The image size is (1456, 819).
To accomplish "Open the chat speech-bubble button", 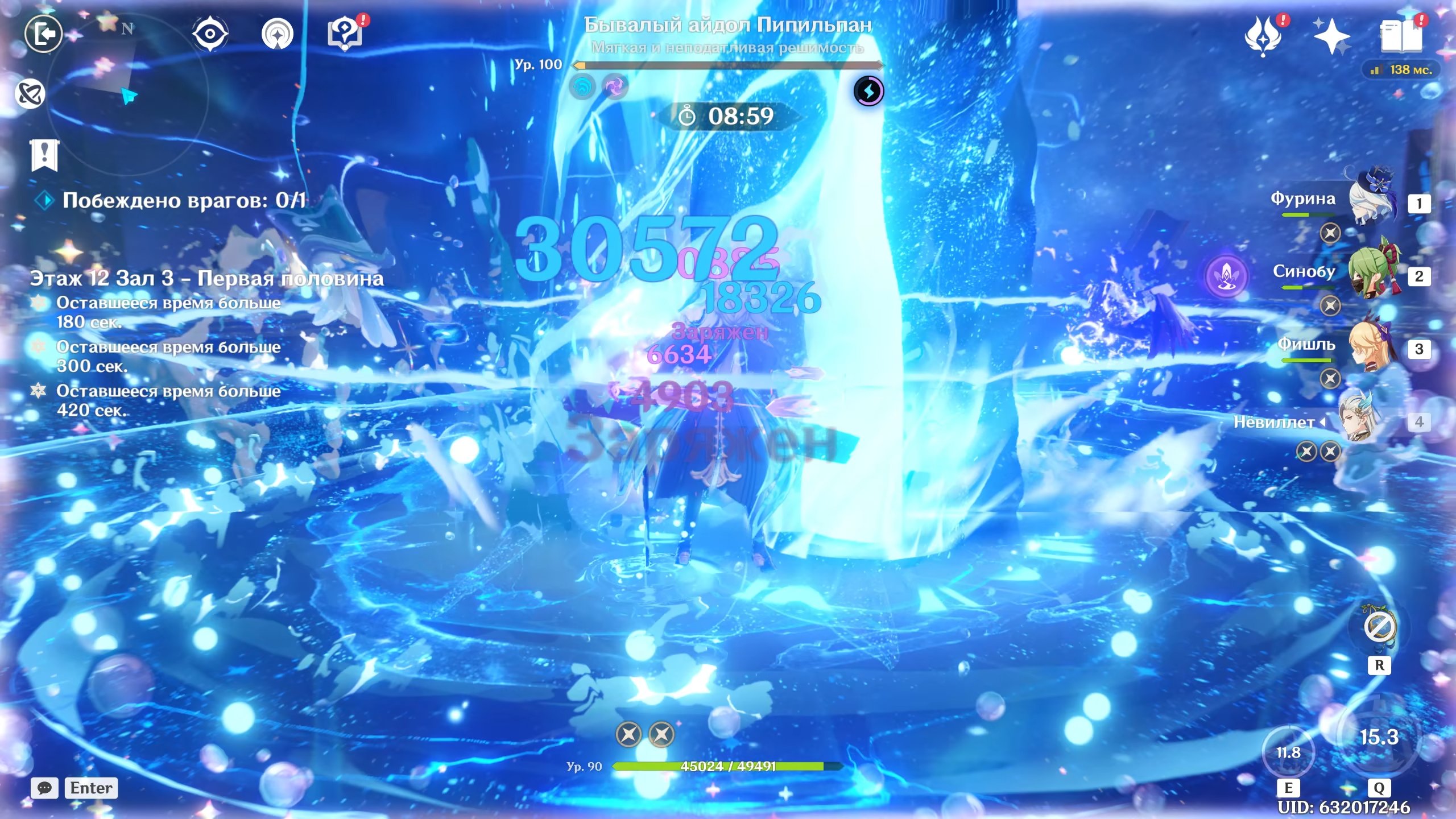I will (44, 788).
